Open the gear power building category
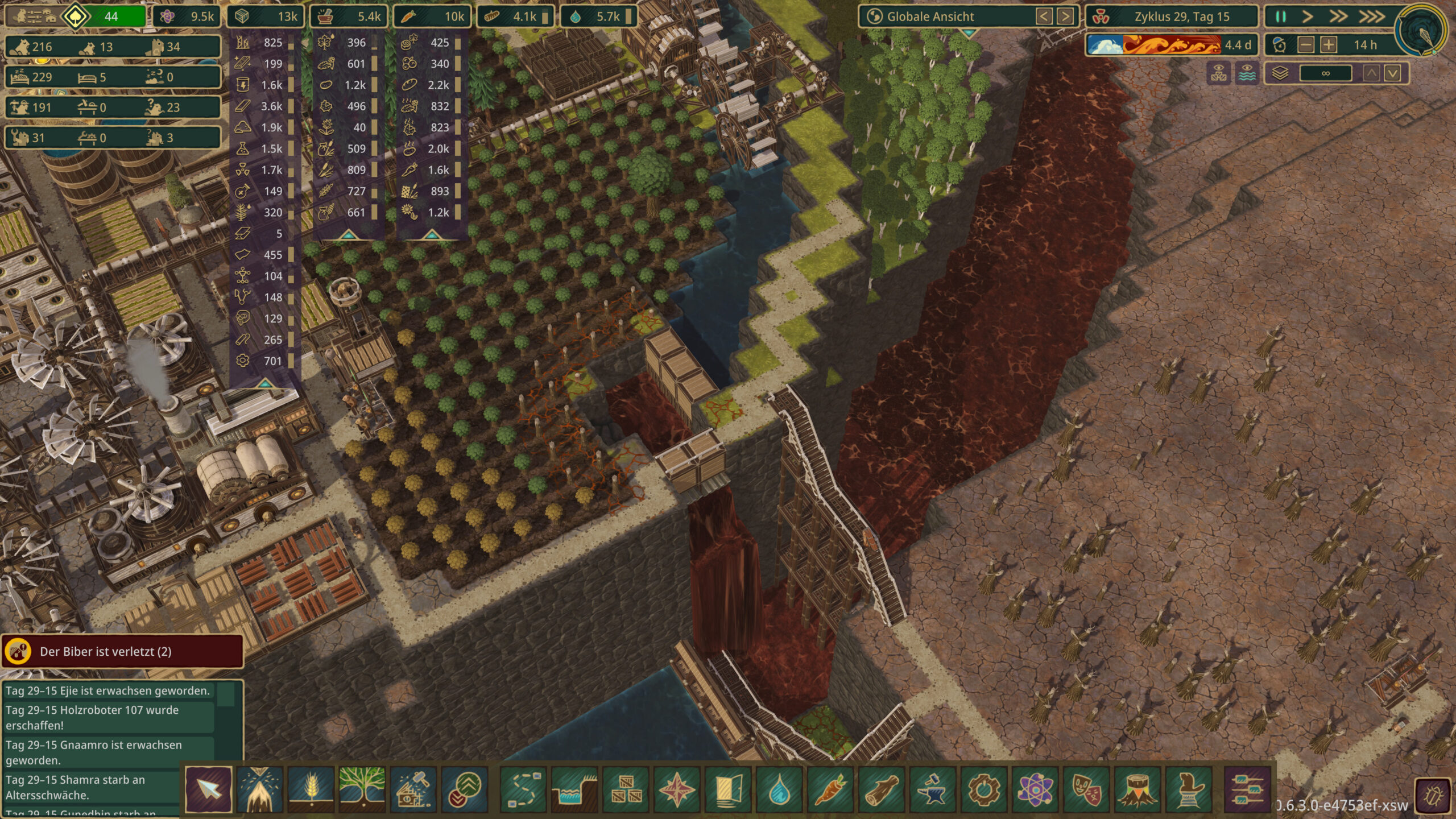This screenshot has height=819, width=1456. [984, 789]
